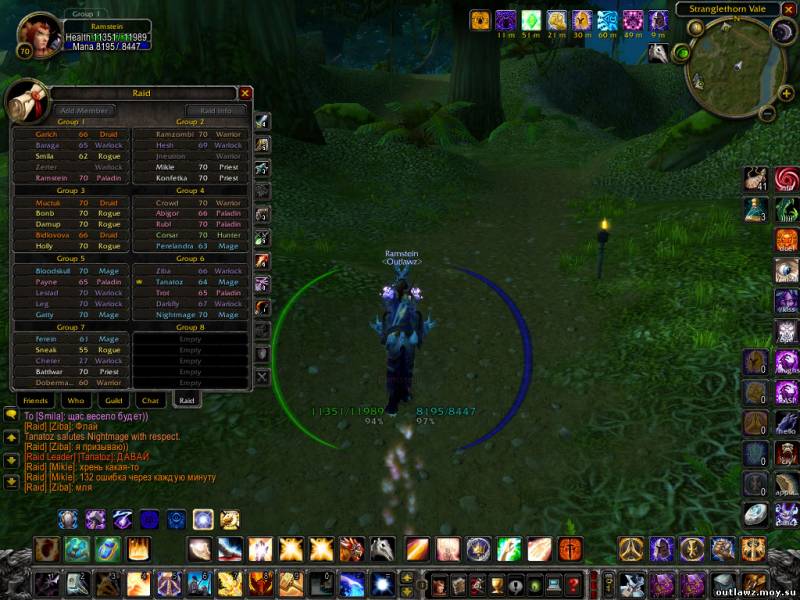Switch to the Guild tab
Viewport: 800px width, 600px height.
113,400
